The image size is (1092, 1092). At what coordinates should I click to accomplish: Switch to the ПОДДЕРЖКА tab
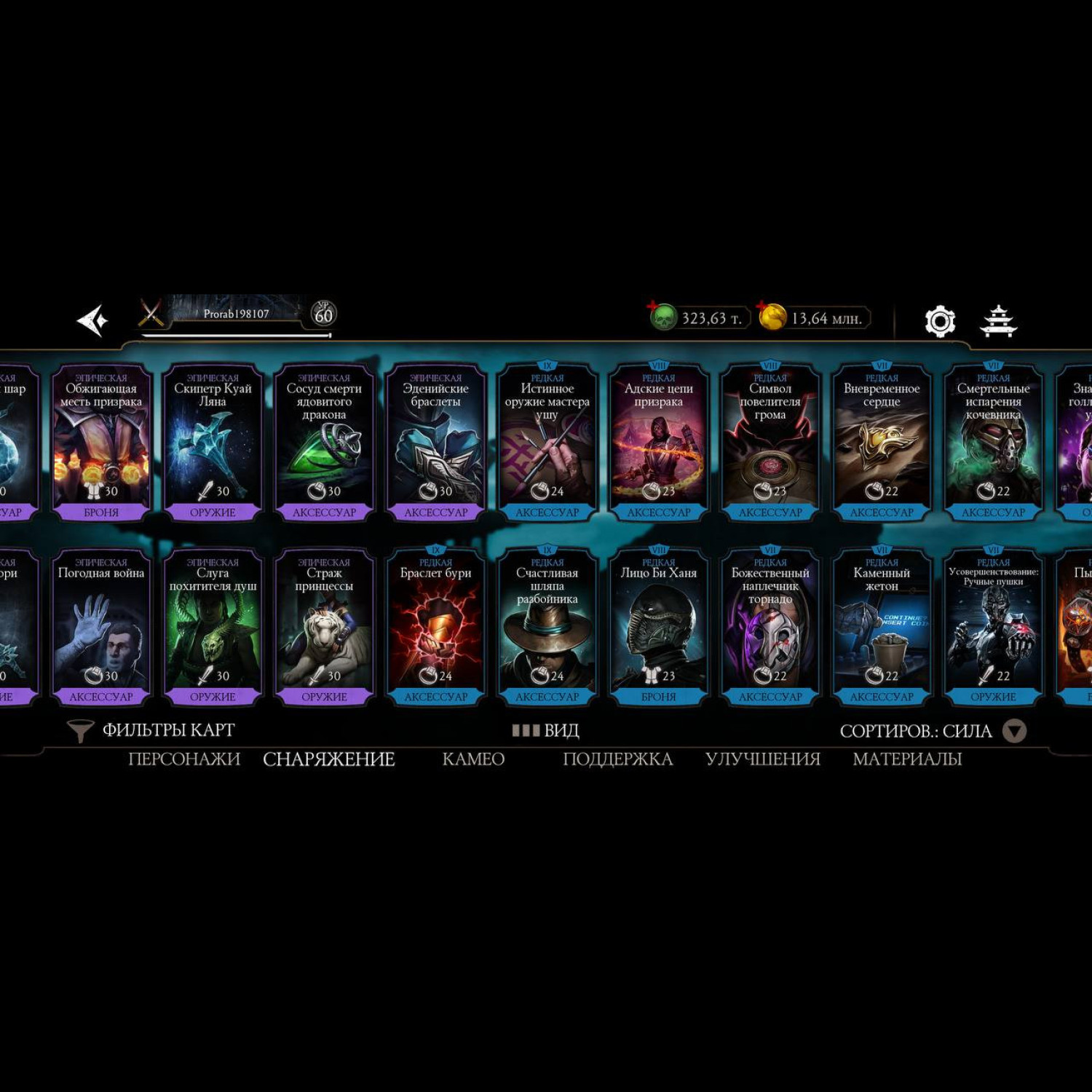click(x=617, y=759)
